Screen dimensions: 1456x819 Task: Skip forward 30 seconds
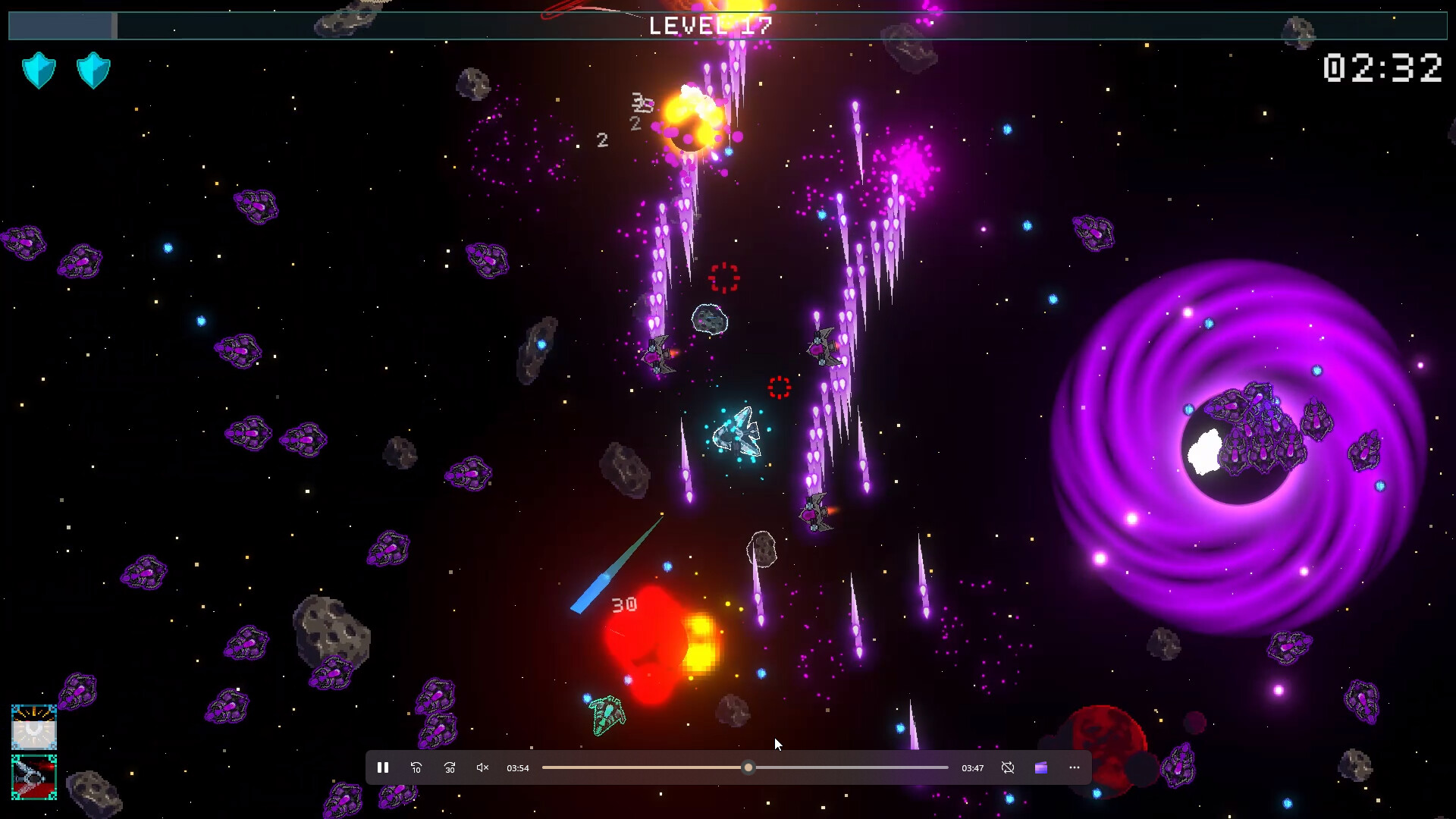point(449,767)
